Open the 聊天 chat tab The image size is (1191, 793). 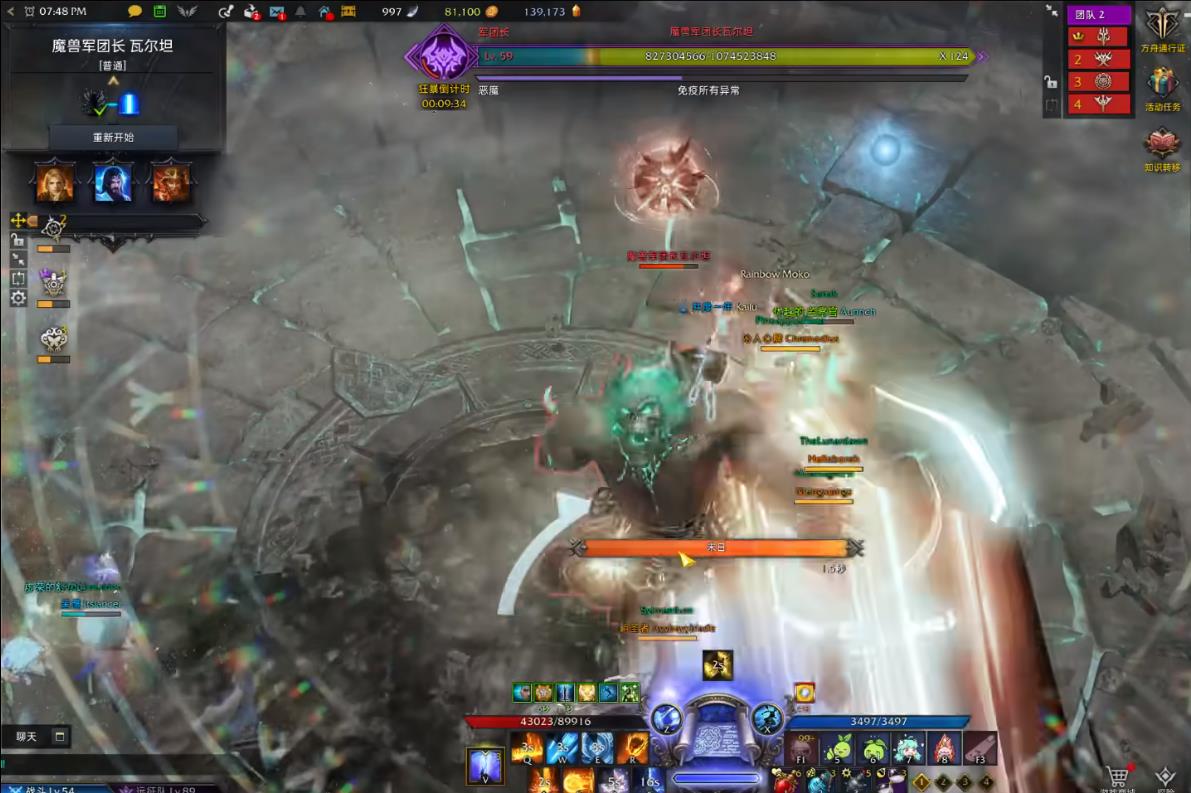point(27,737)
